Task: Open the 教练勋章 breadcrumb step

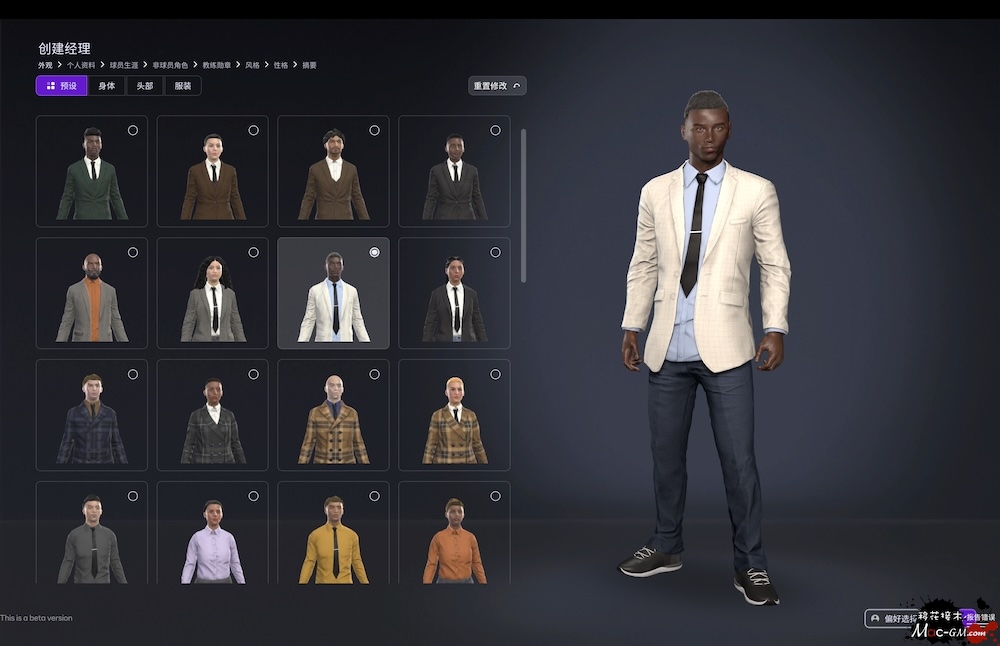Action: coord(216,65)
